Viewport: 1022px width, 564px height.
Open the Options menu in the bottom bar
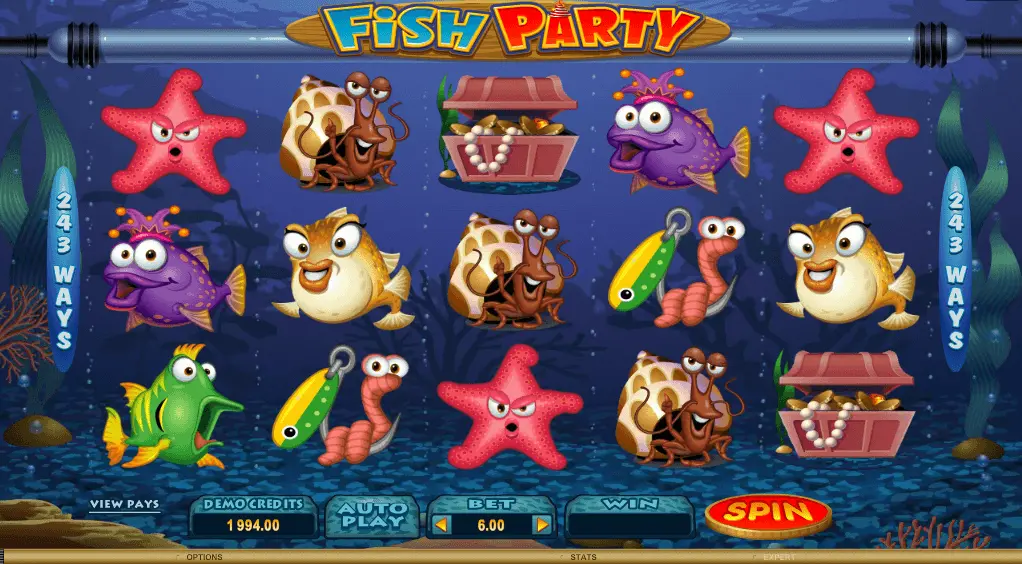tap(204, 557)
